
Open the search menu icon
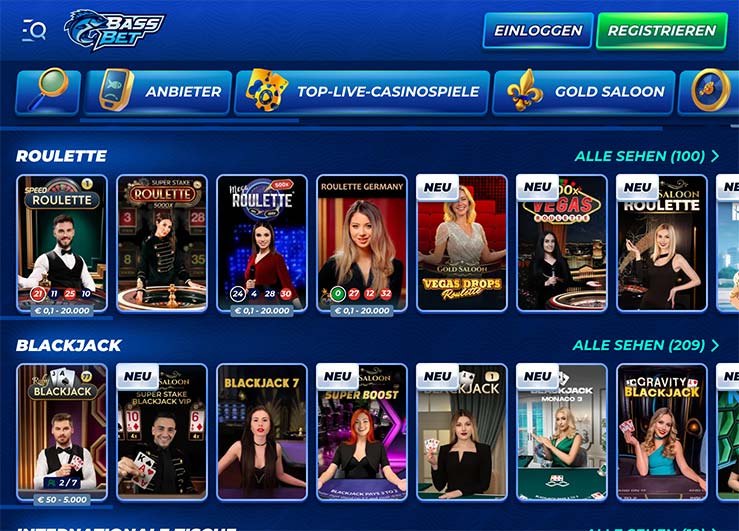pos(34,30)
